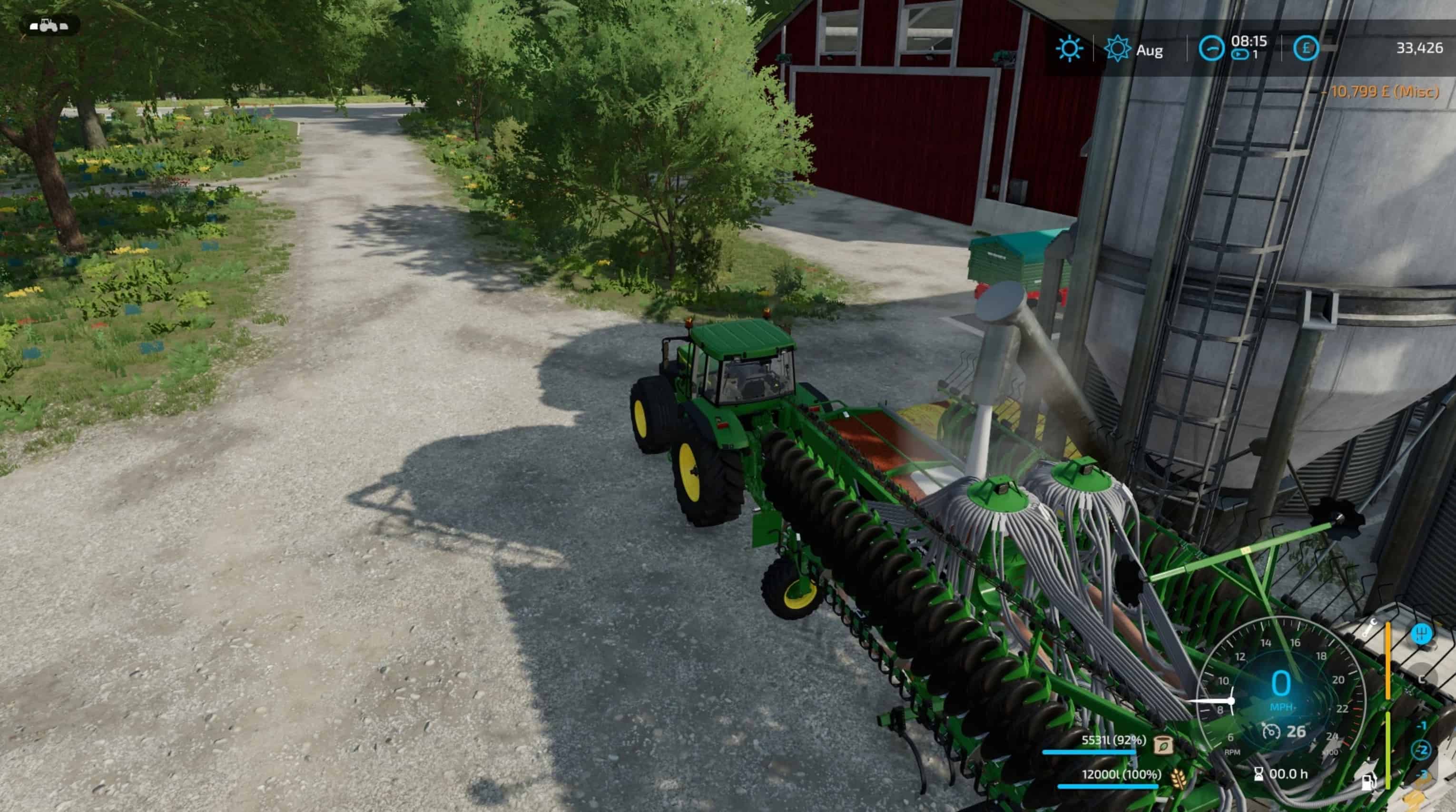Select the pound currency icon

pos(1306,49)
